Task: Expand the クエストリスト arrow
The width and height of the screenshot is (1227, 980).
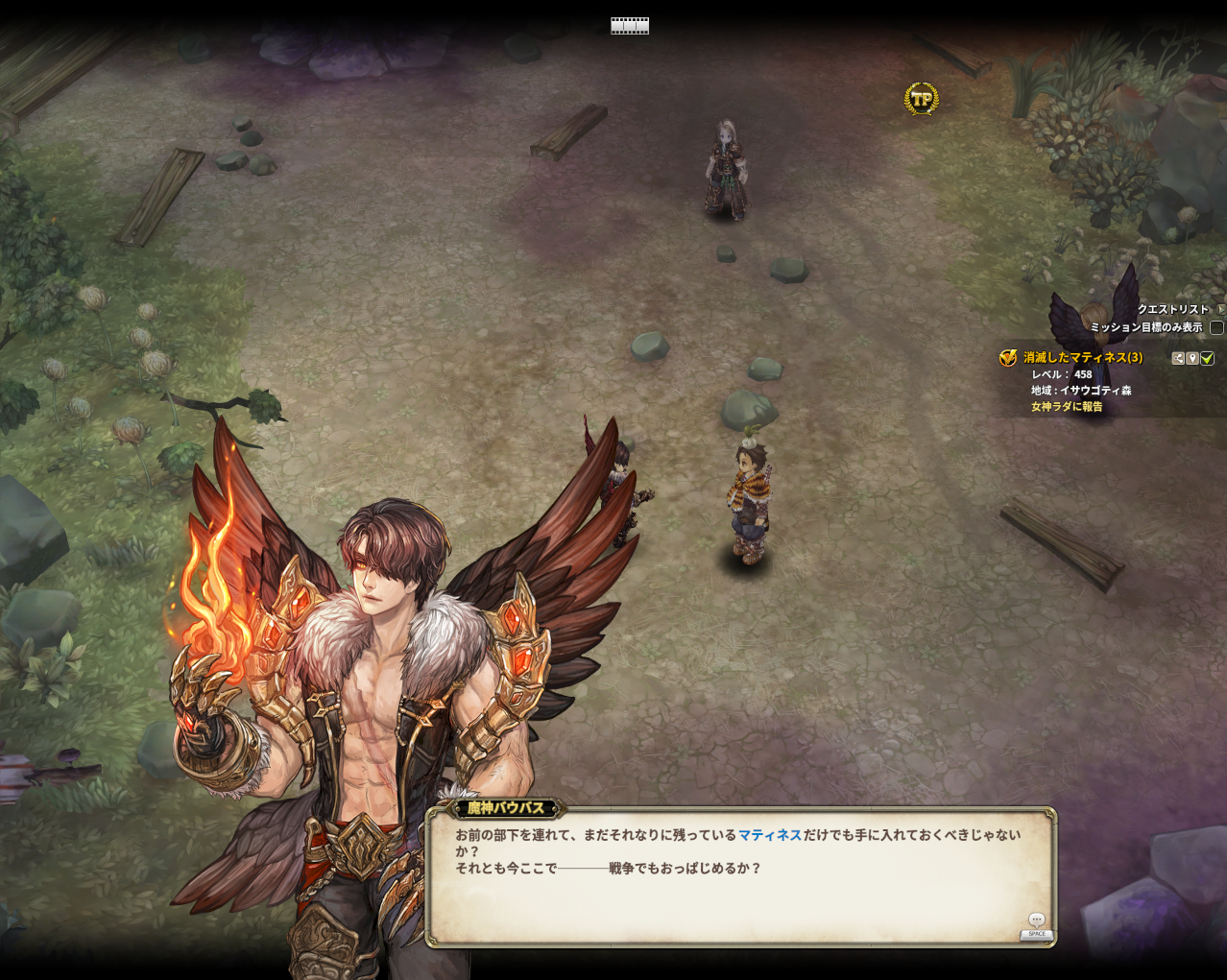Action: click(x=1221, y=309)
